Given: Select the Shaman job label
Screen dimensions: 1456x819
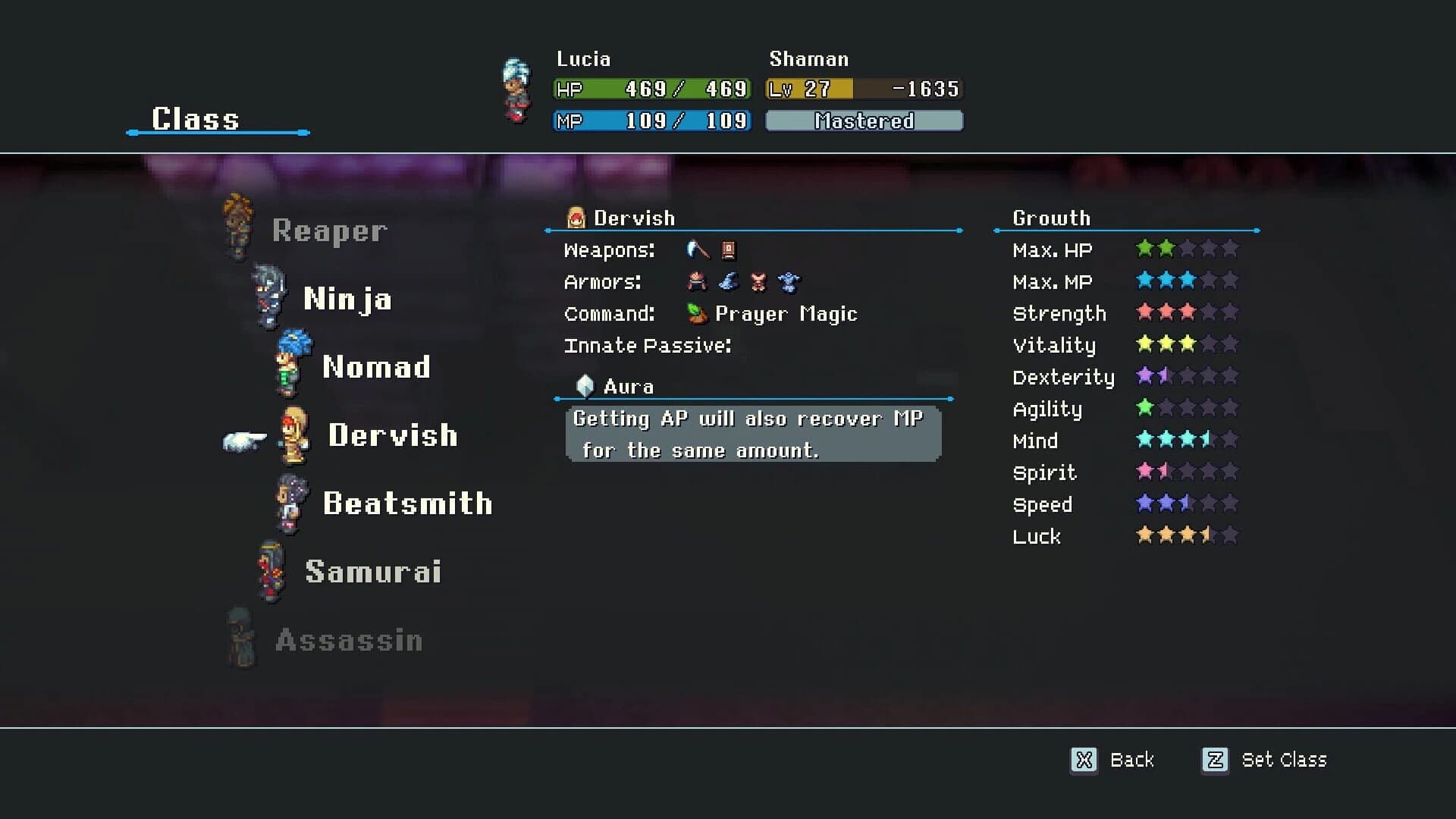Looking at the screenshot, I should 808,58.
